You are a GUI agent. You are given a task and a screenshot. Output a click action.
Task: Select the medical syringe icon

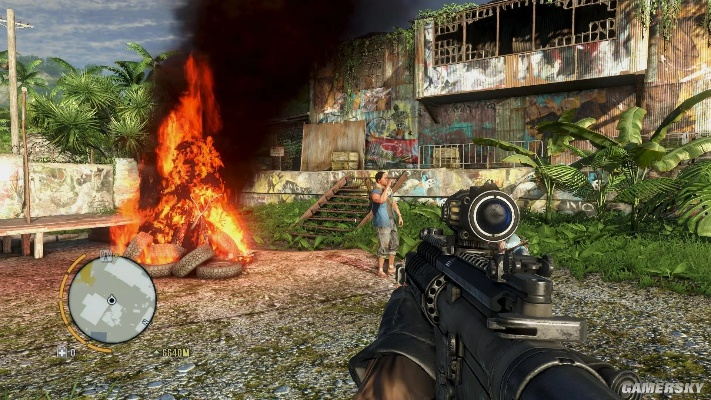click(63, 352)
